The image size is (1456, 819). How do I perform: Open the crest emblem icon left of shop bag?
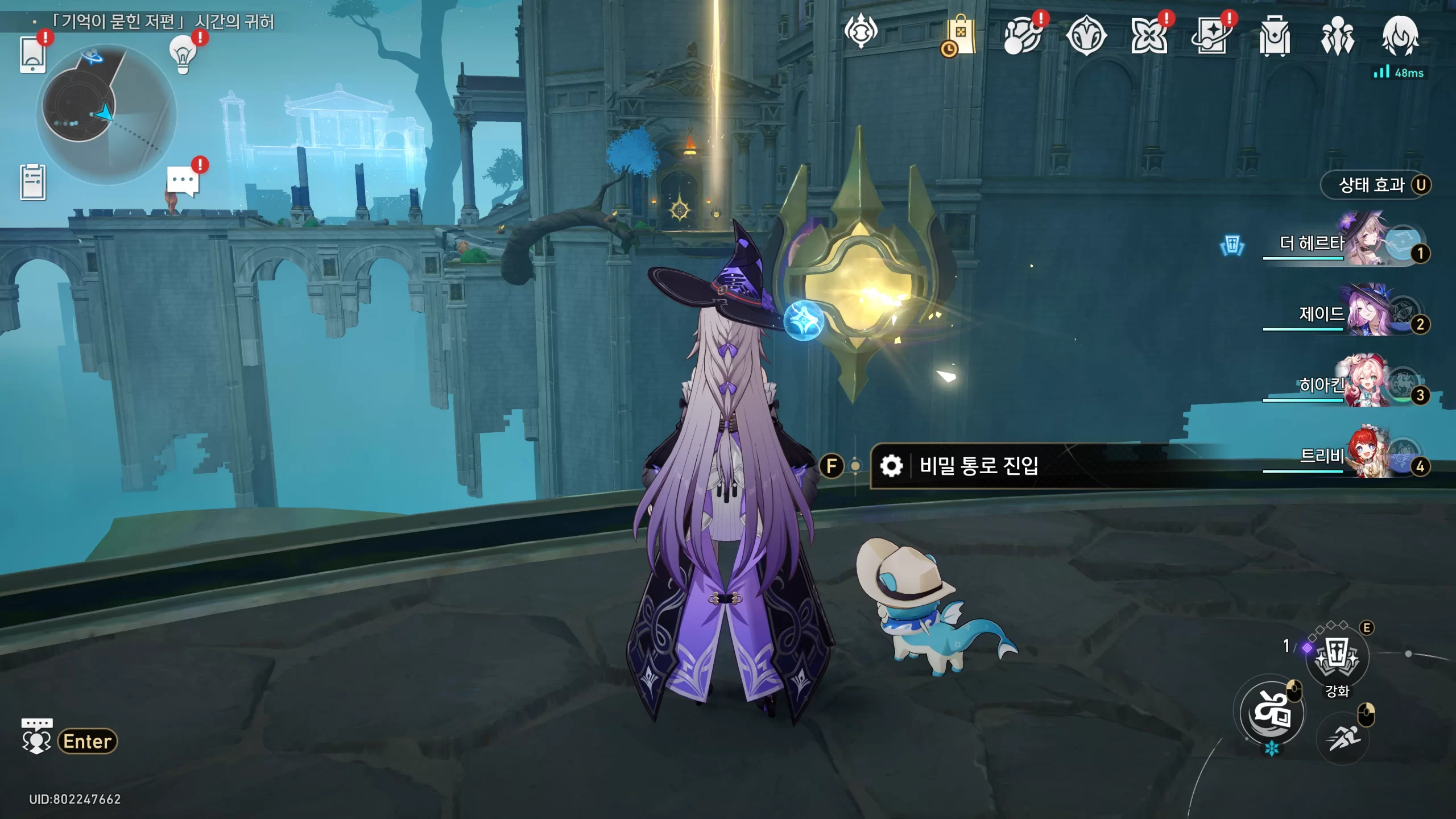coord(861,31)
